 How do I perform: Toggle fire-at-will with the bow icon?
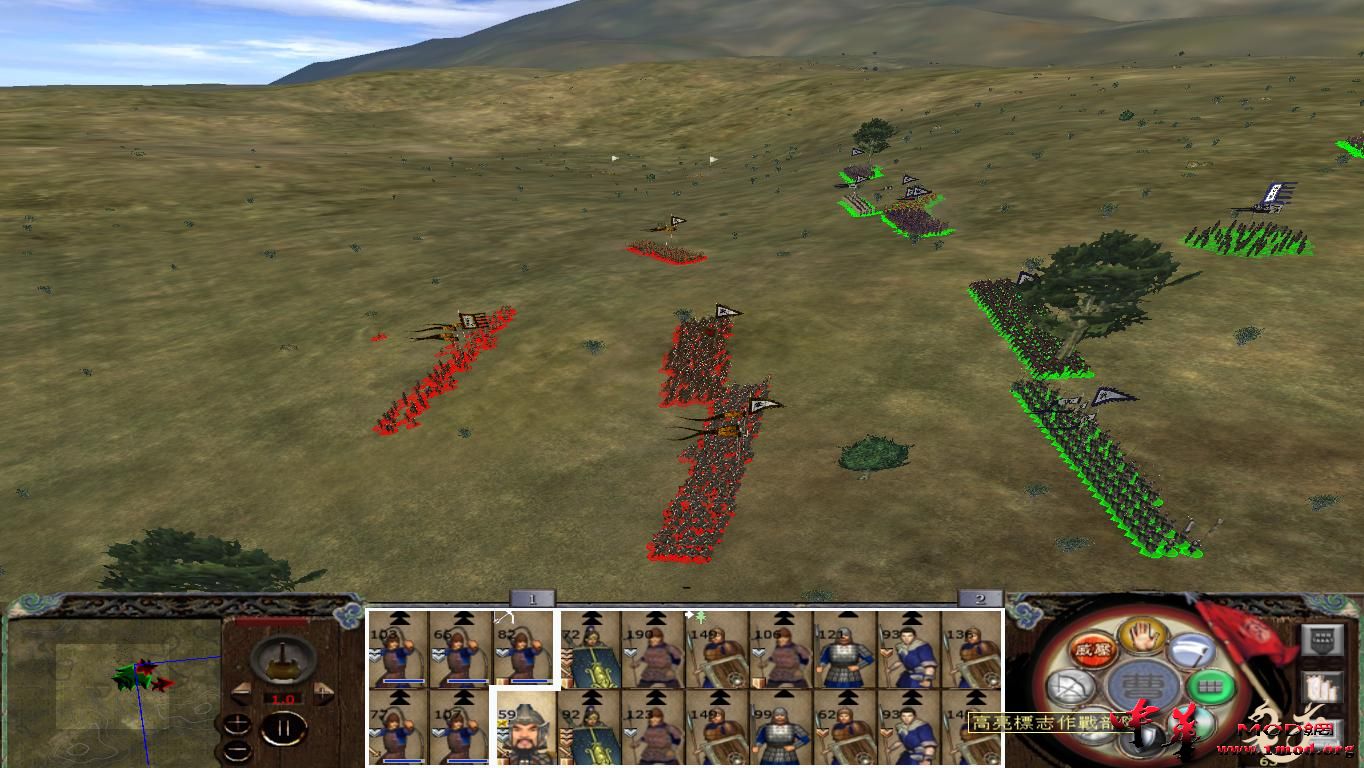coord(1072,685)
